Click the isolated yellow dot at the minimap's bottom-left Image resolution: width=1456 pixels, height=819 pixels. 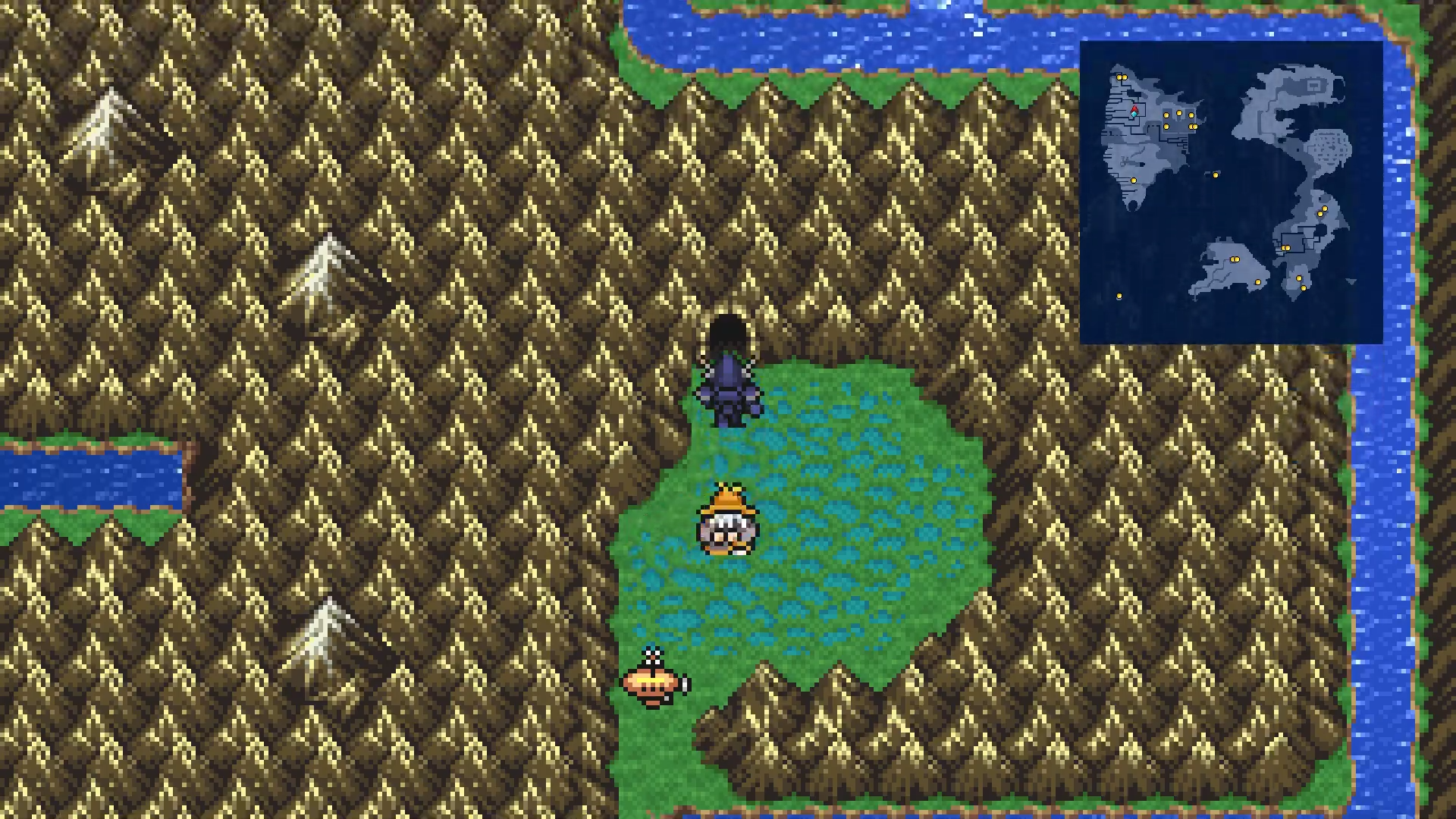click(x=1119, y=295)
